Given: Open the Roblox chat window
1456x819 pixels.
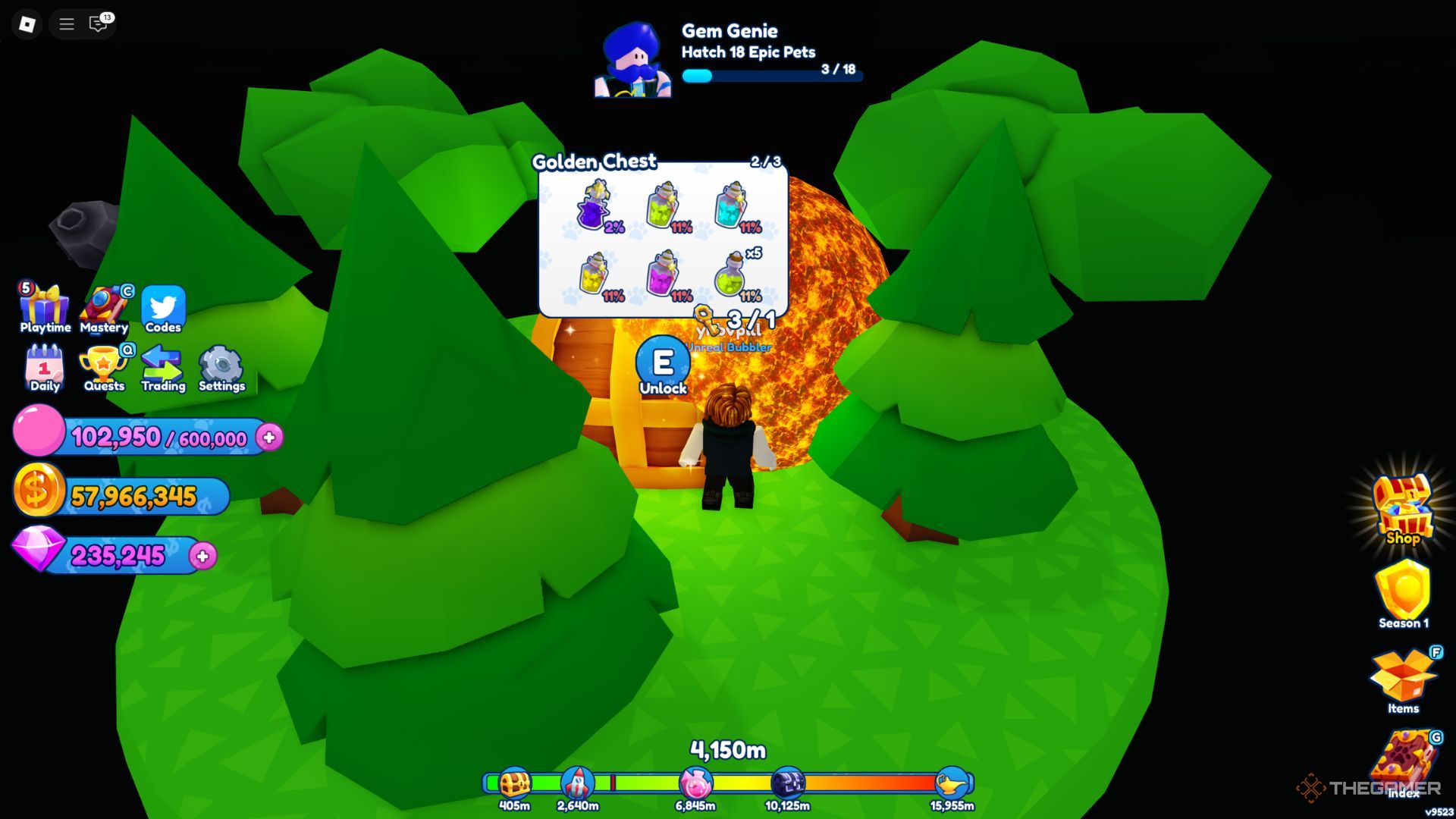Looking at the screenshot, I should (x=99, y=24).
